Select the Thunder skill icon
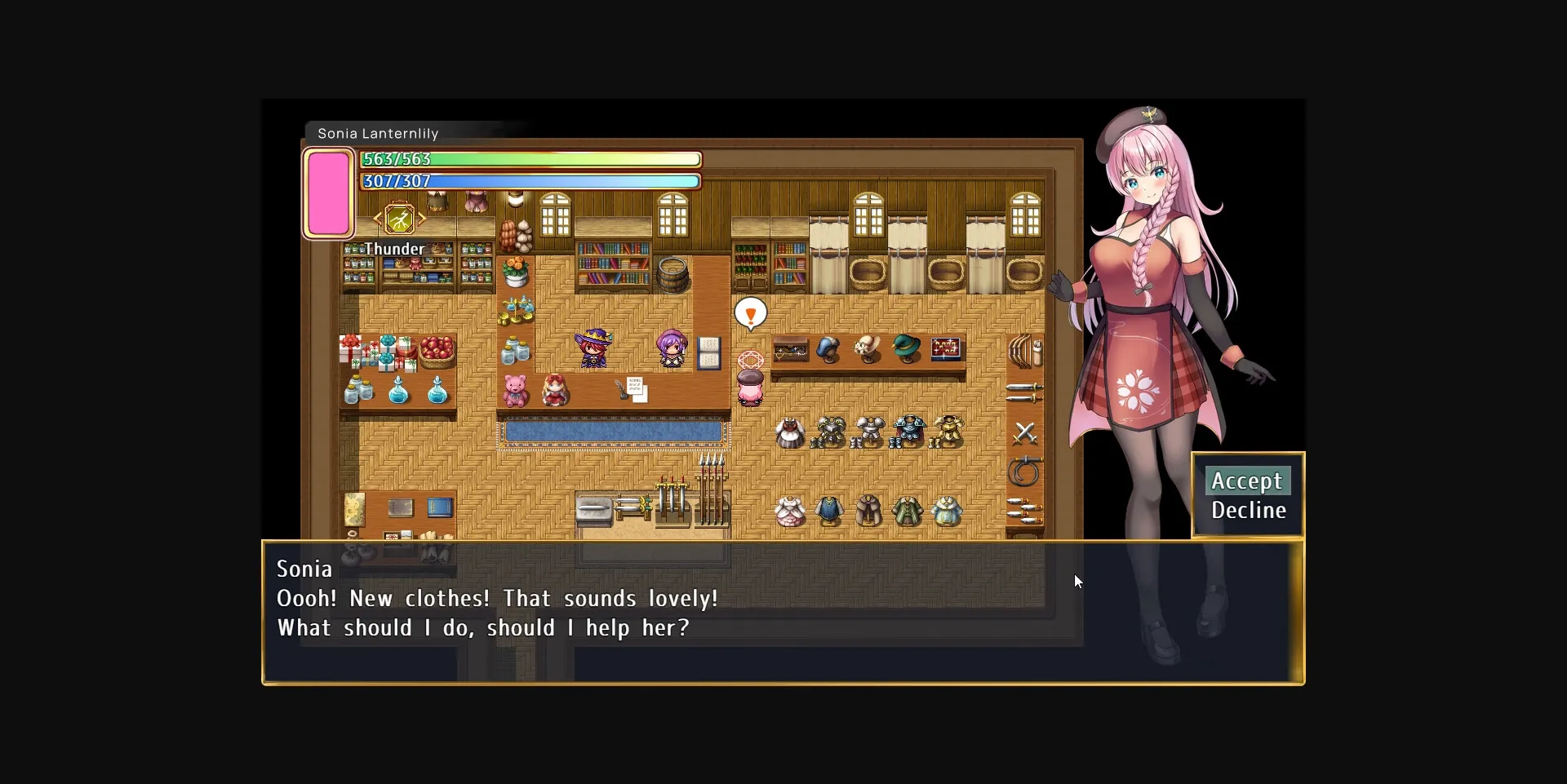This screenshot has width=1567, height=784. pos(399,218)
